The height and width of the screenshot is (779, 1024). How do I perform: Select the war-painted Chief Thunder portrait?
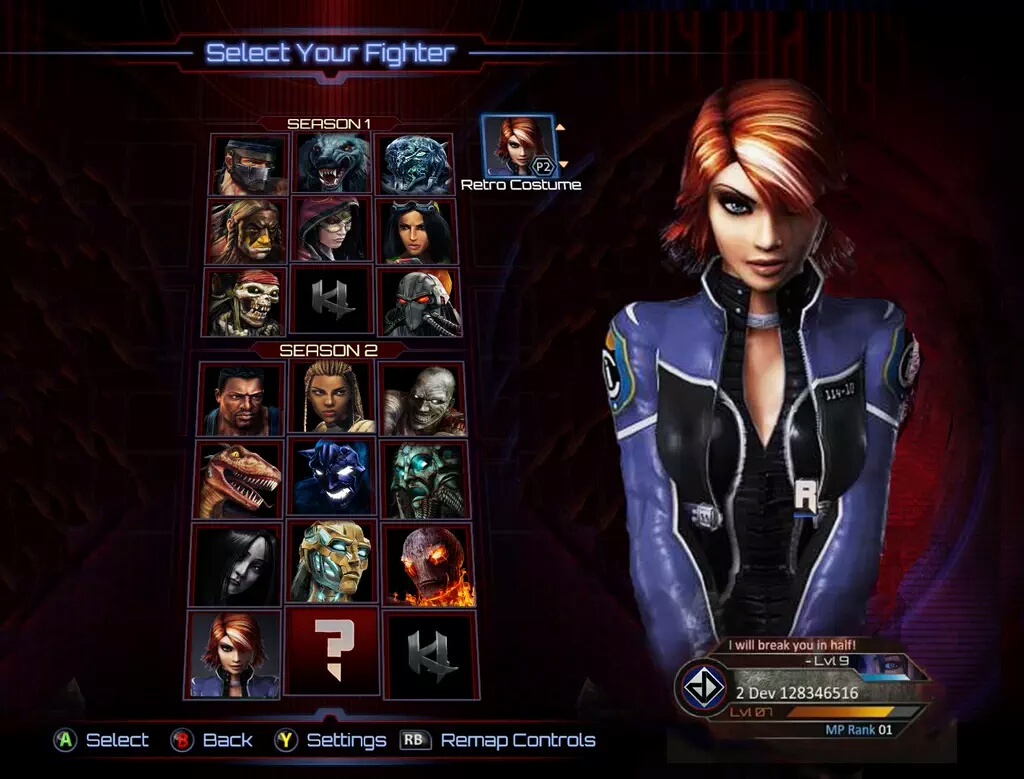[246, 231]
